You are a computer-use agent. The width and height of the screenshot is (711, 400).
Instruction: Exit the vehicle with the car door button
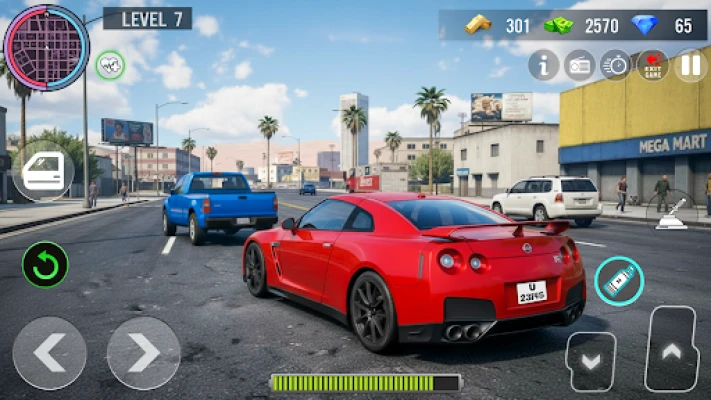pyautogui.click(x=43, y=171)
